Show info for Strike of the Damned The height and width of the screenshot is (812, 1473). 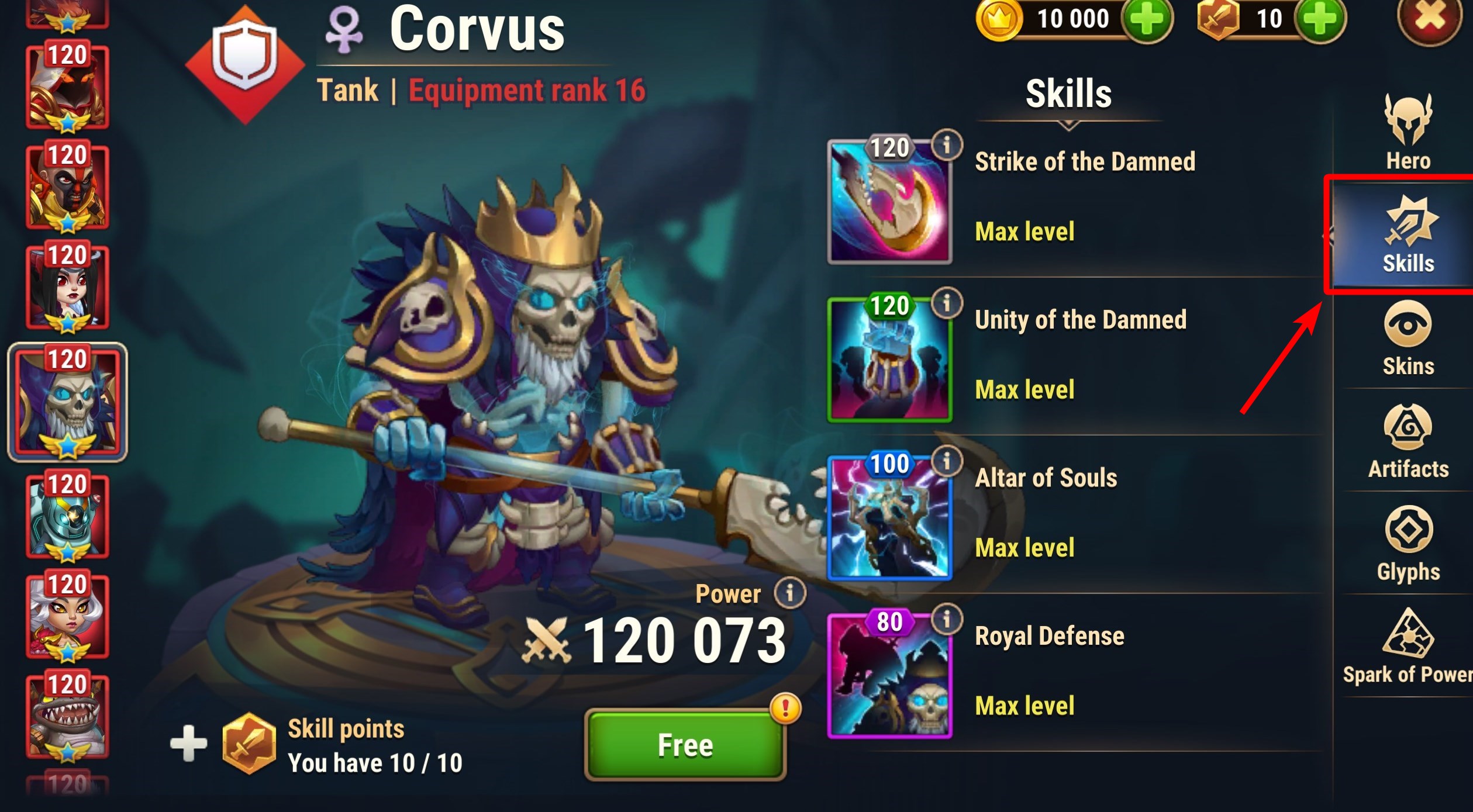point(947,144)
